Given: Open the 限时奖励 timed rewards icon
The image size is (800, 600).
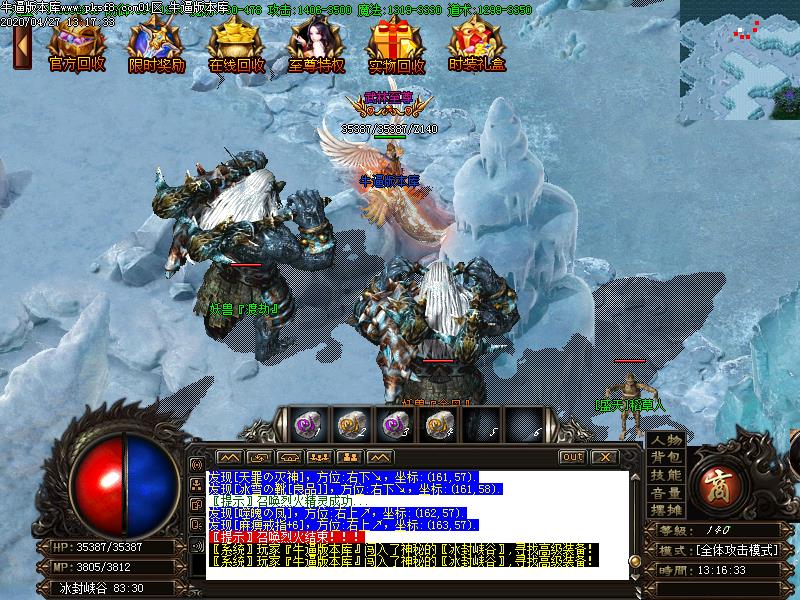Looking at the screenshot, I should [157, 44].
